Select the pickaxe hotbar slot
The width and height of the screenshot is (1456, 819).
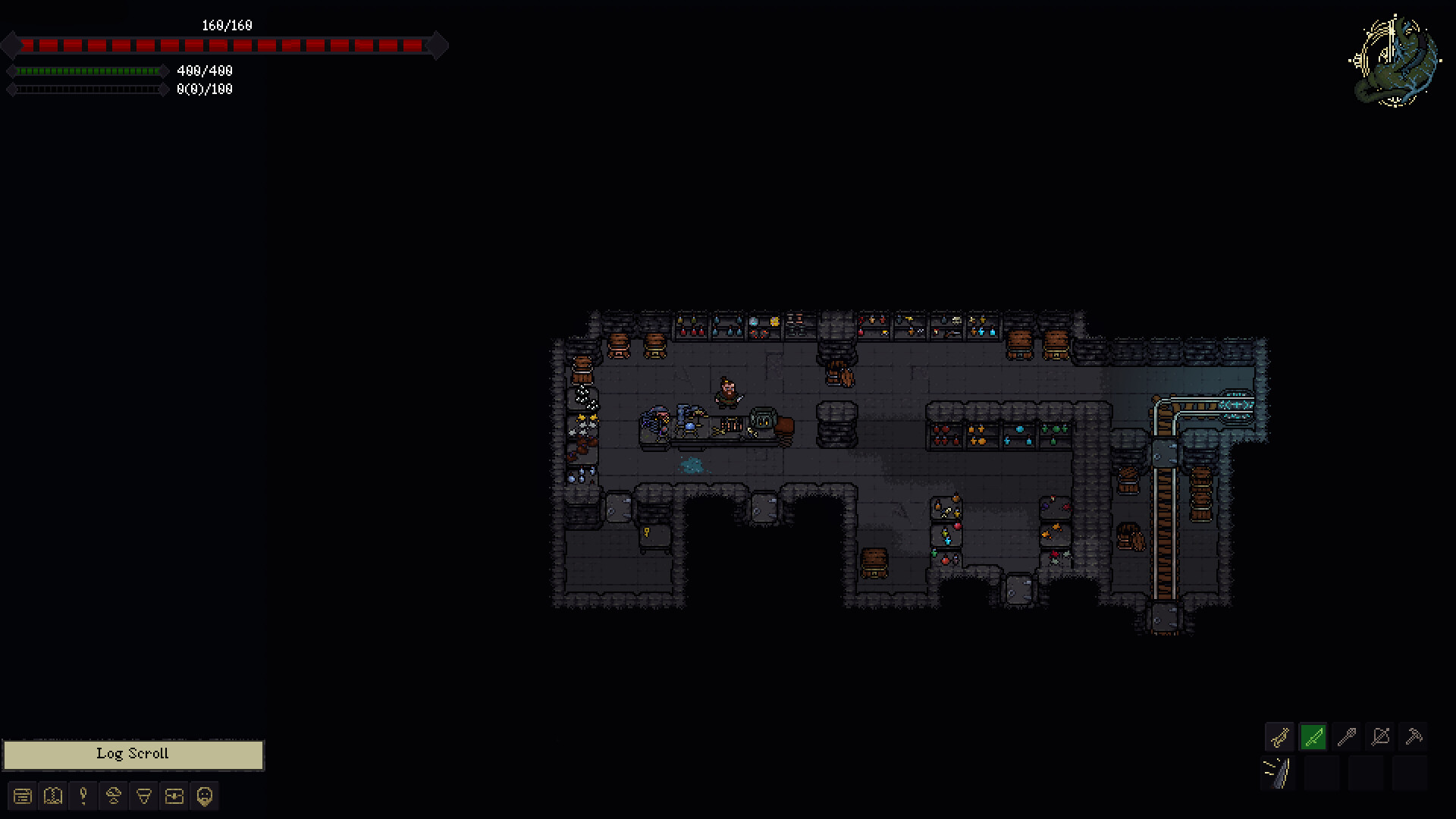point(1415,736)
